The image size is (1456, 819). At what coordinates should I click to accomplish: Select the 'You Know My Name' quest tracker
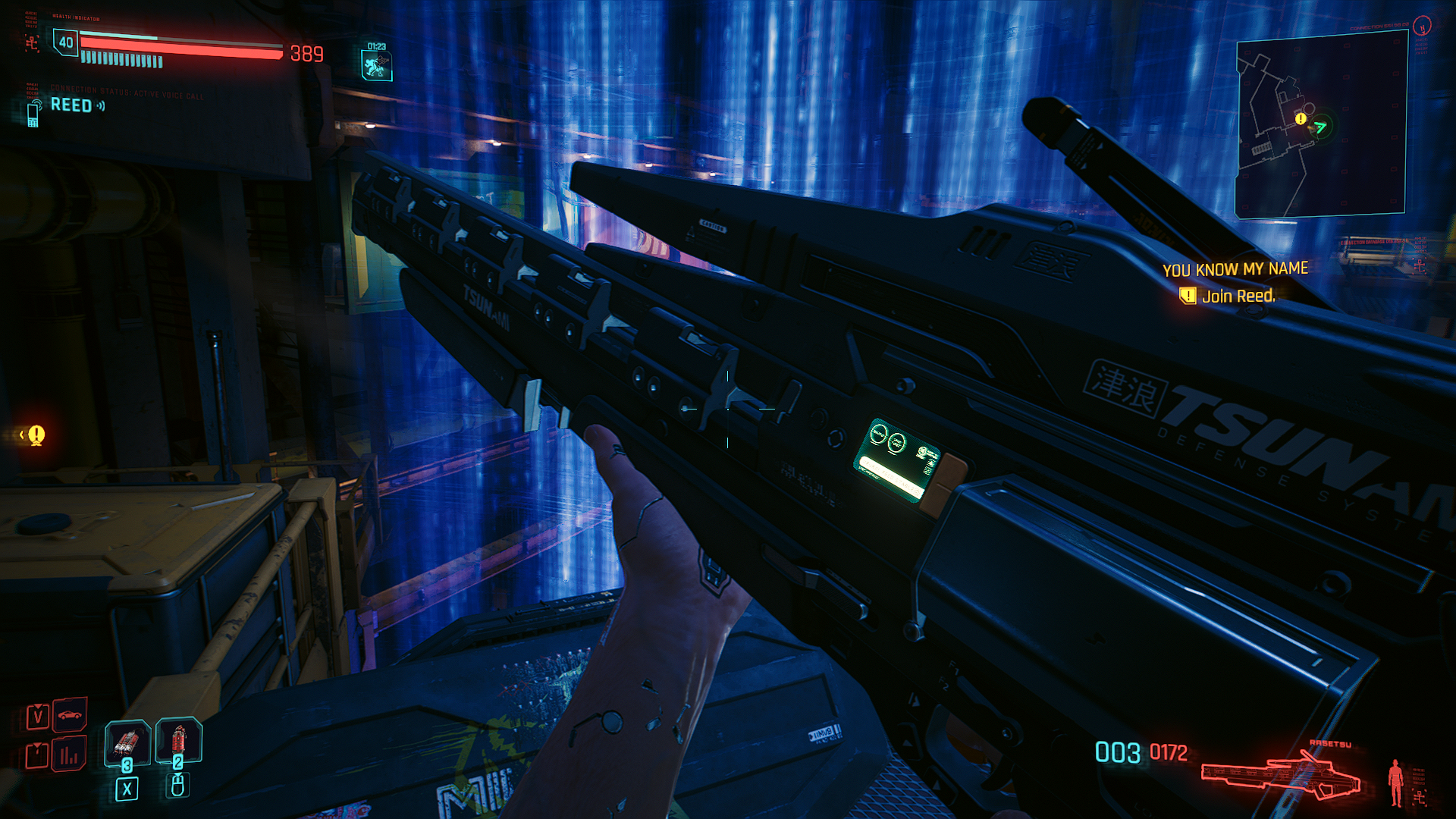[x=1235, y=269]
